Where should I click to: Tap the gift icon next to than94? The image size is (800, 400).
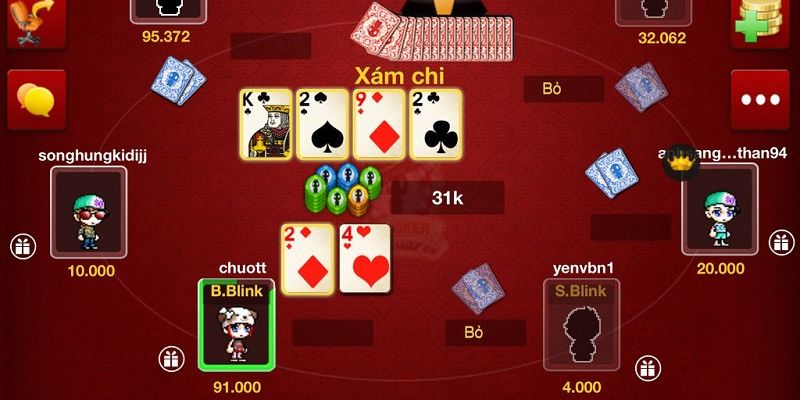780,243
